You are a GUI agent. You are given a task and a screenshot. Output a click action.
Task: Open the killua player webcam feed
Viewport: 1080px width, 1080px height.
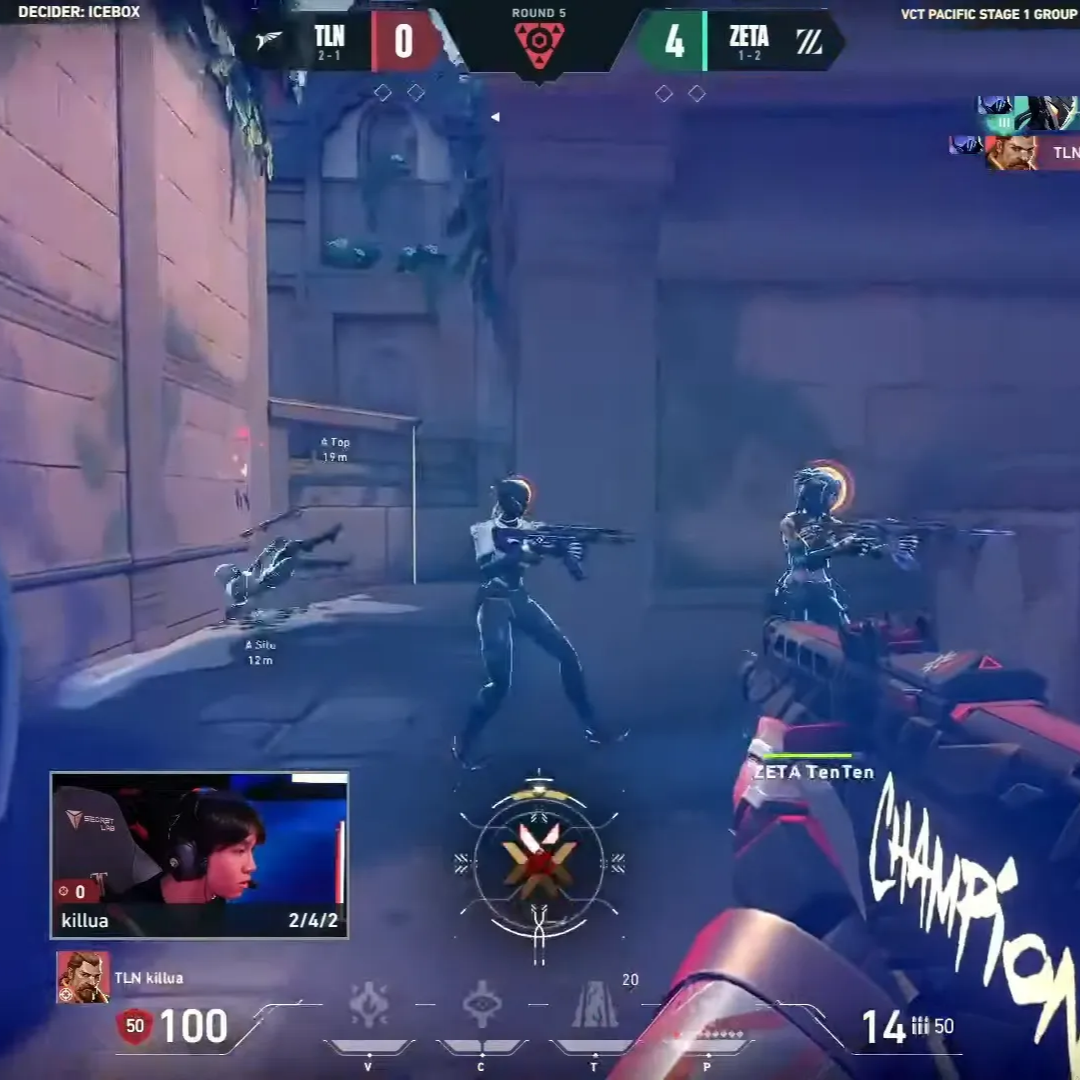click(x=199, y=855)
